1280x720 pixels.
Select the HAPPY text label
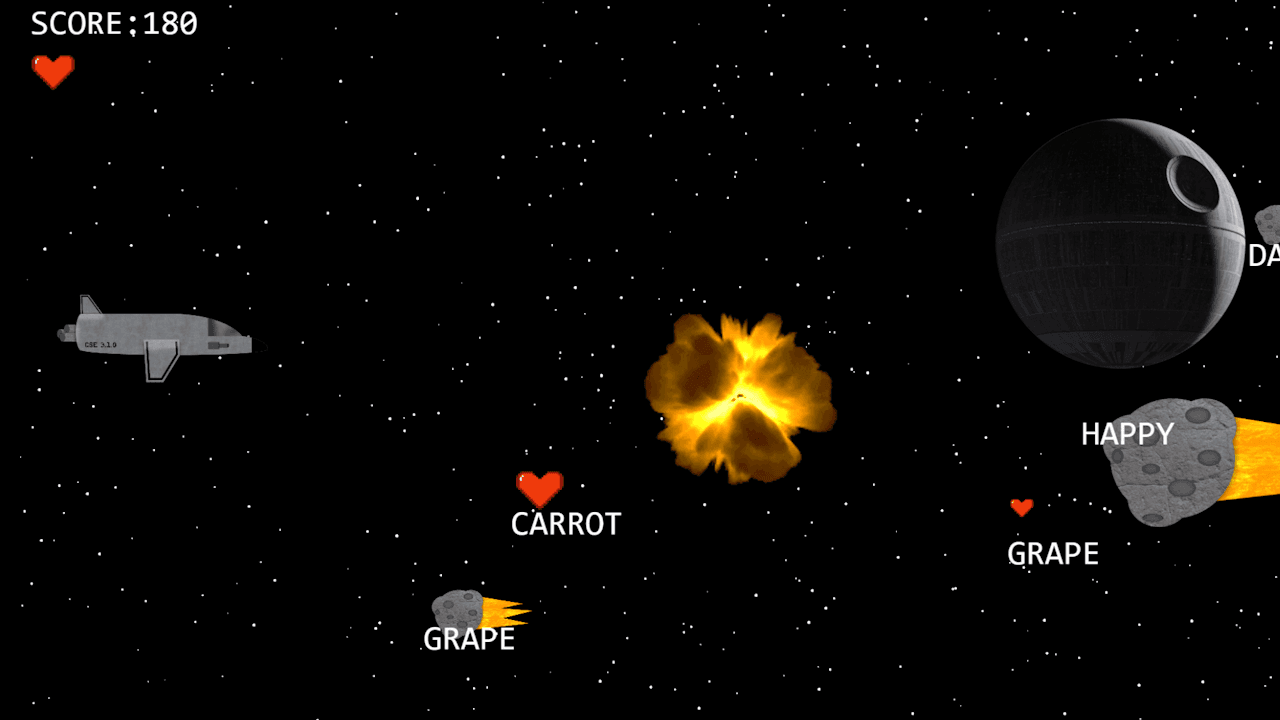(x=1127, y=433)
